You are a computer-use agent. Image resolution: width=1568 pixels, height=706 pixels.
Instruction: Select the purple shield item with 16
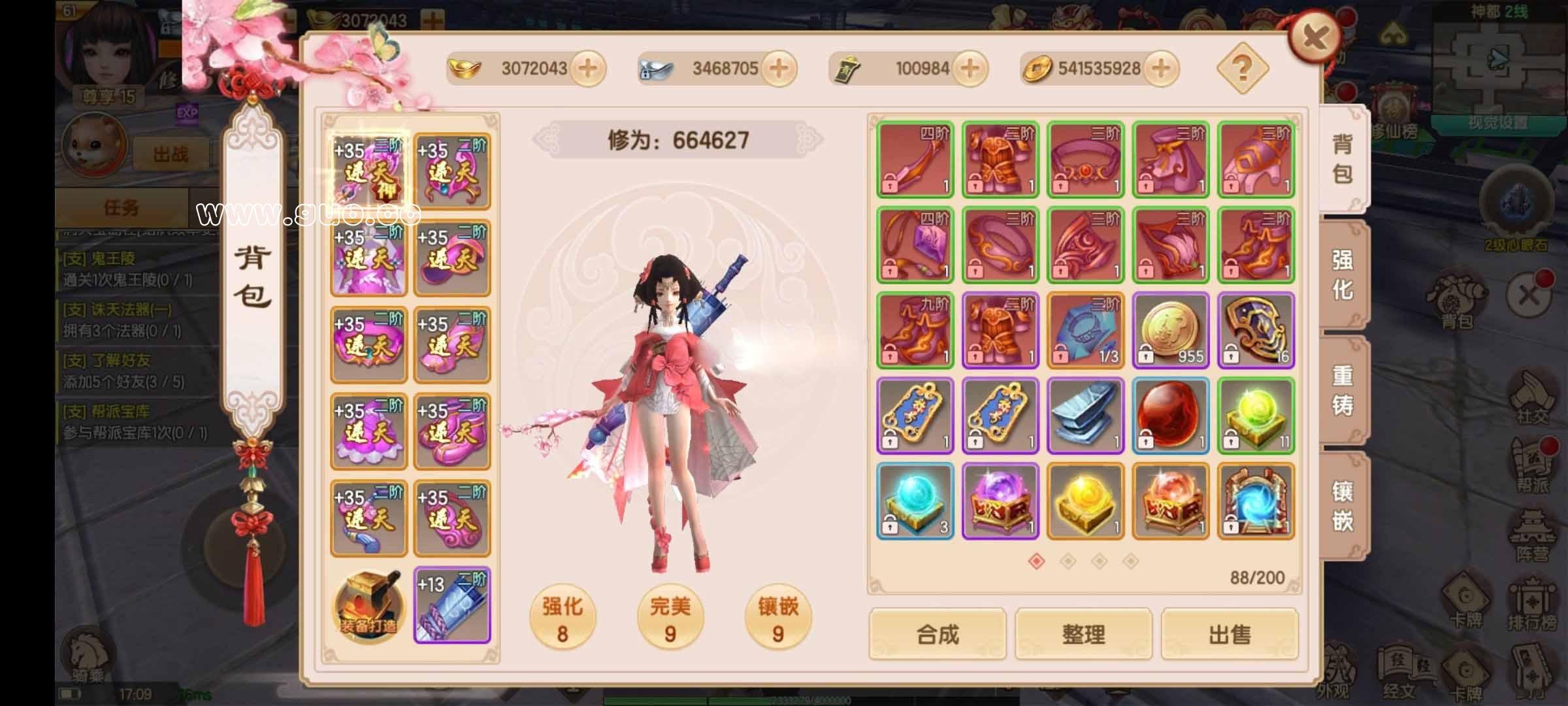tap(1256, 330)
